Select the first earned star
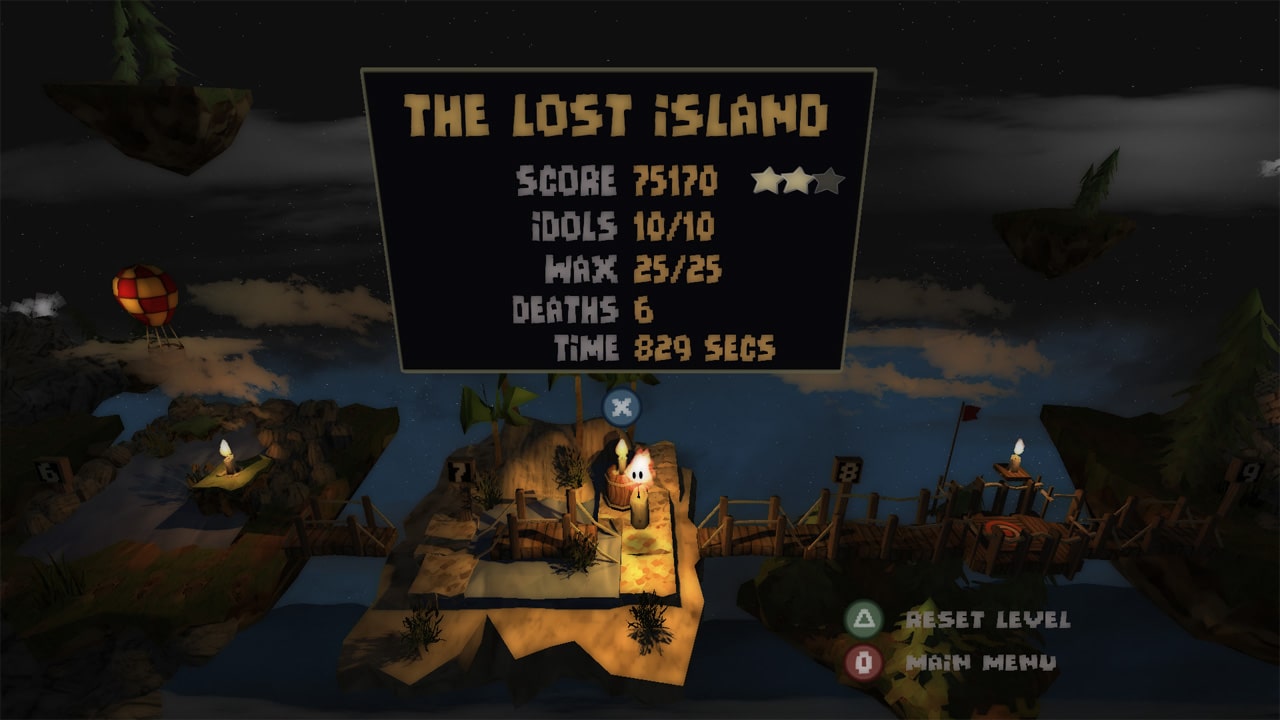 coord(766,181)
